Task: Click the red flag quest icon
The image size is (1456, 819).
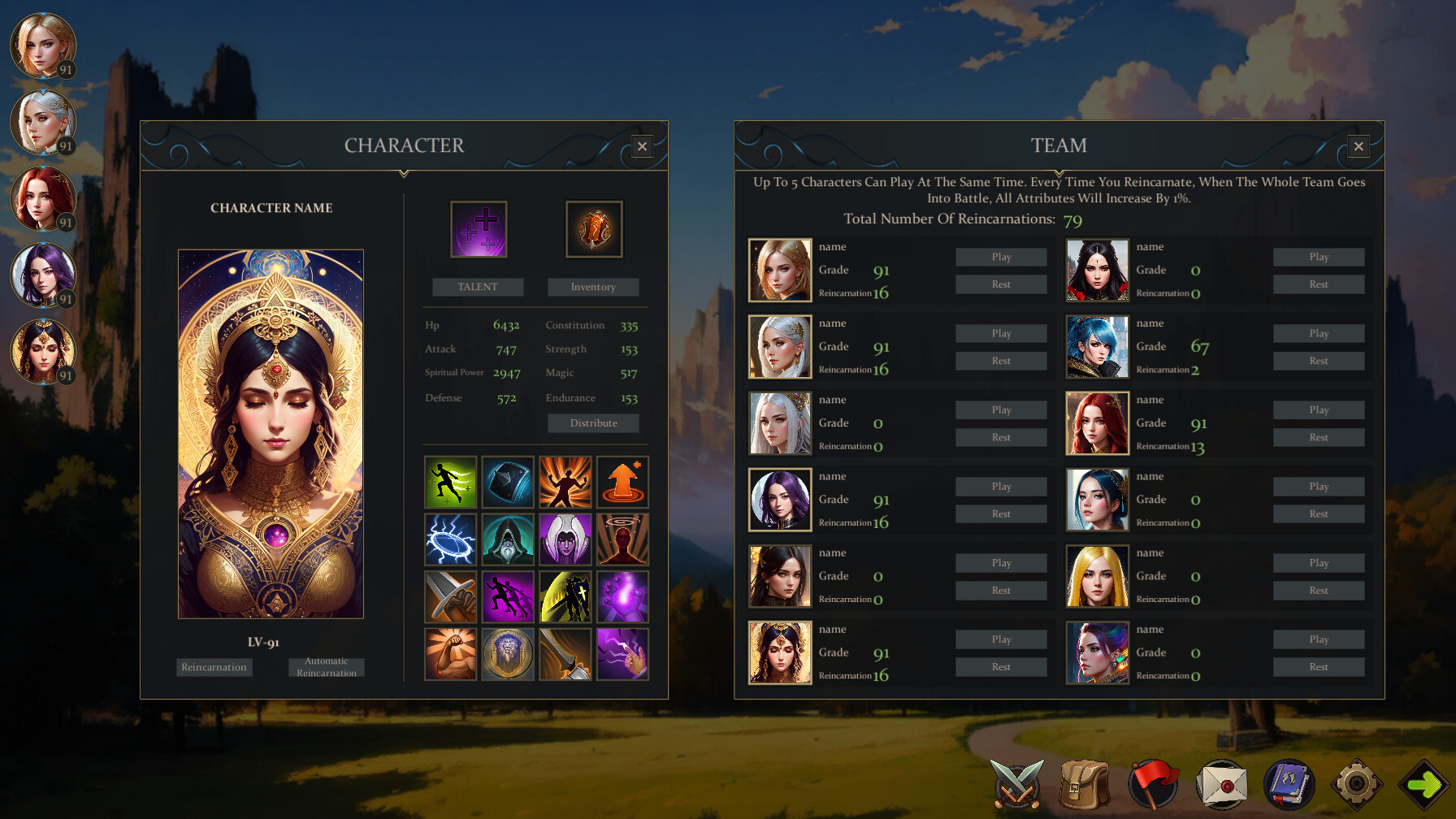Action: 1152,782
